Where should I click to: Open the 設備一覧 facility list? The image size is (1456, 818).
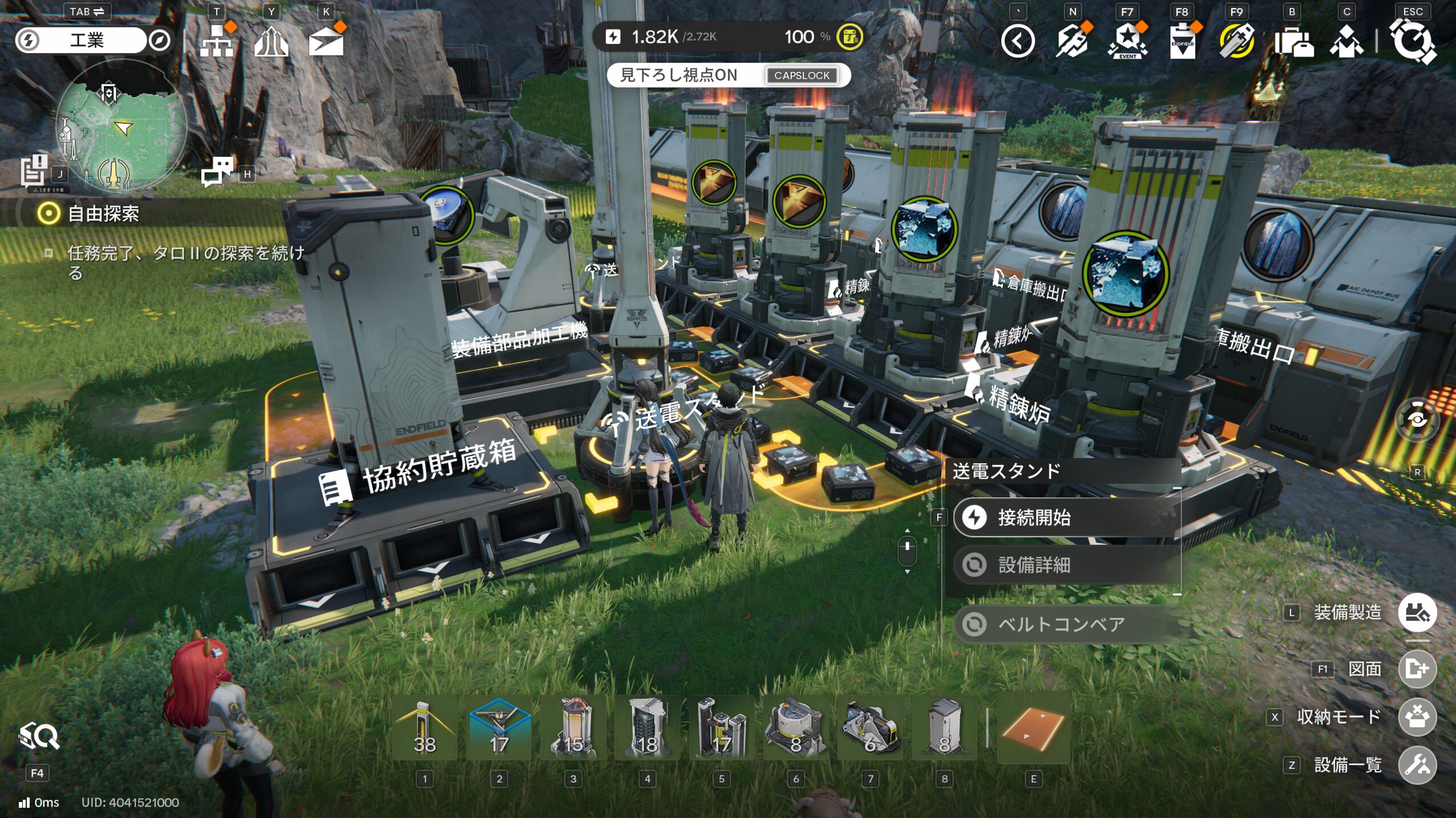(x=1417, y=764)
